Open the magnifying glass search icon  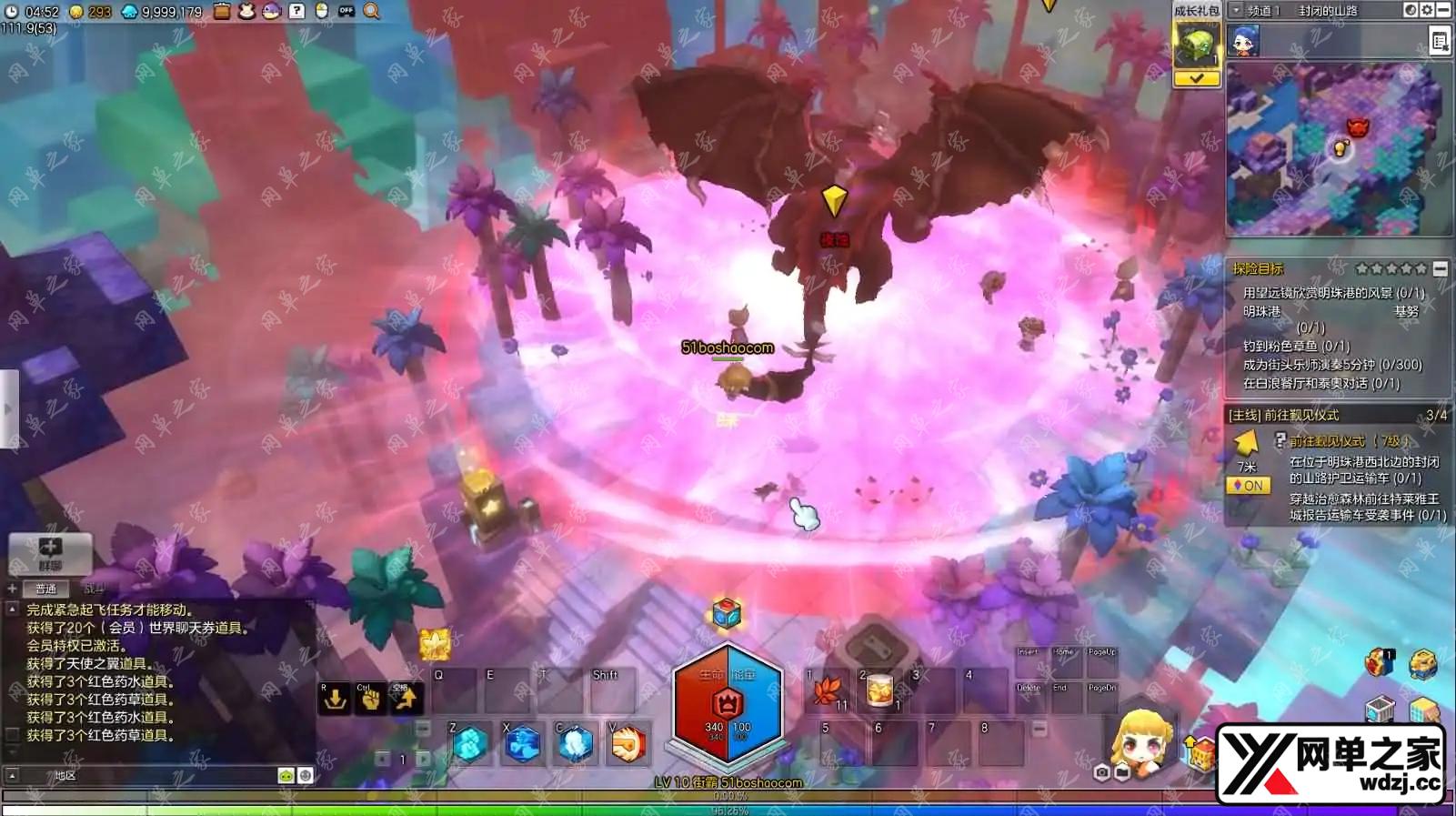372,11
